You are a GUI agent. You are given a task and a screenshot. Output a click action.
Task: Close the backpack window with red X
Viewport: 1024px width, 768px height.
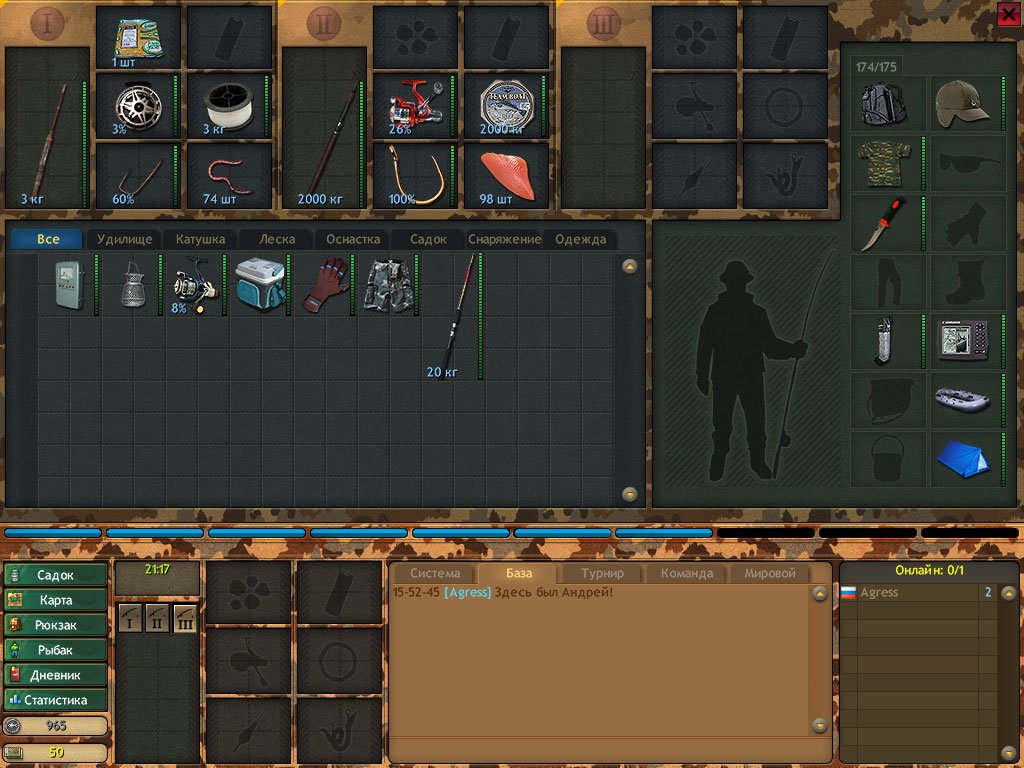tap(1008, 13)
